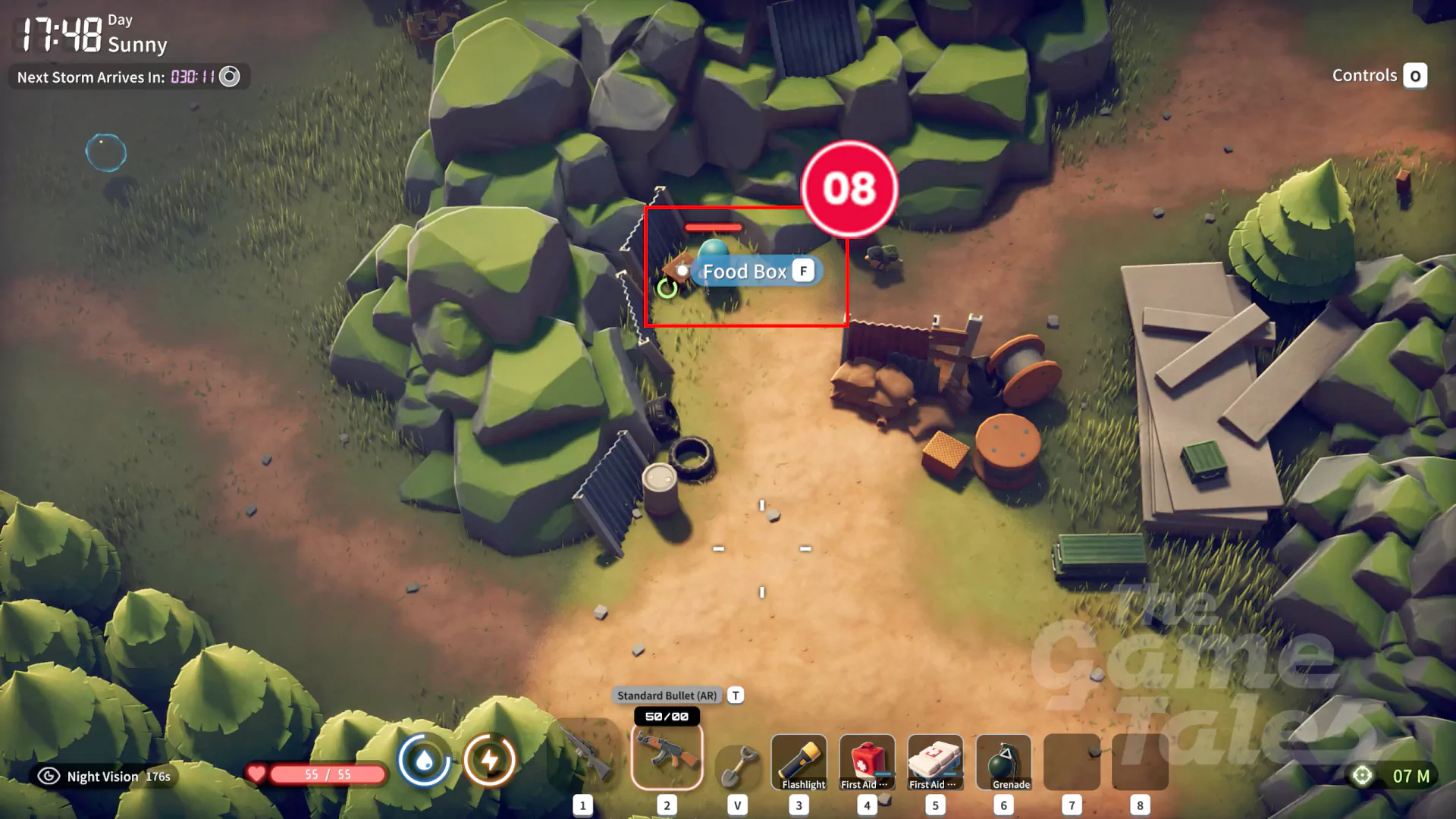Select the AK assault rifle slot
Screen dimensions: 1456x819
(x=667, y=756)
